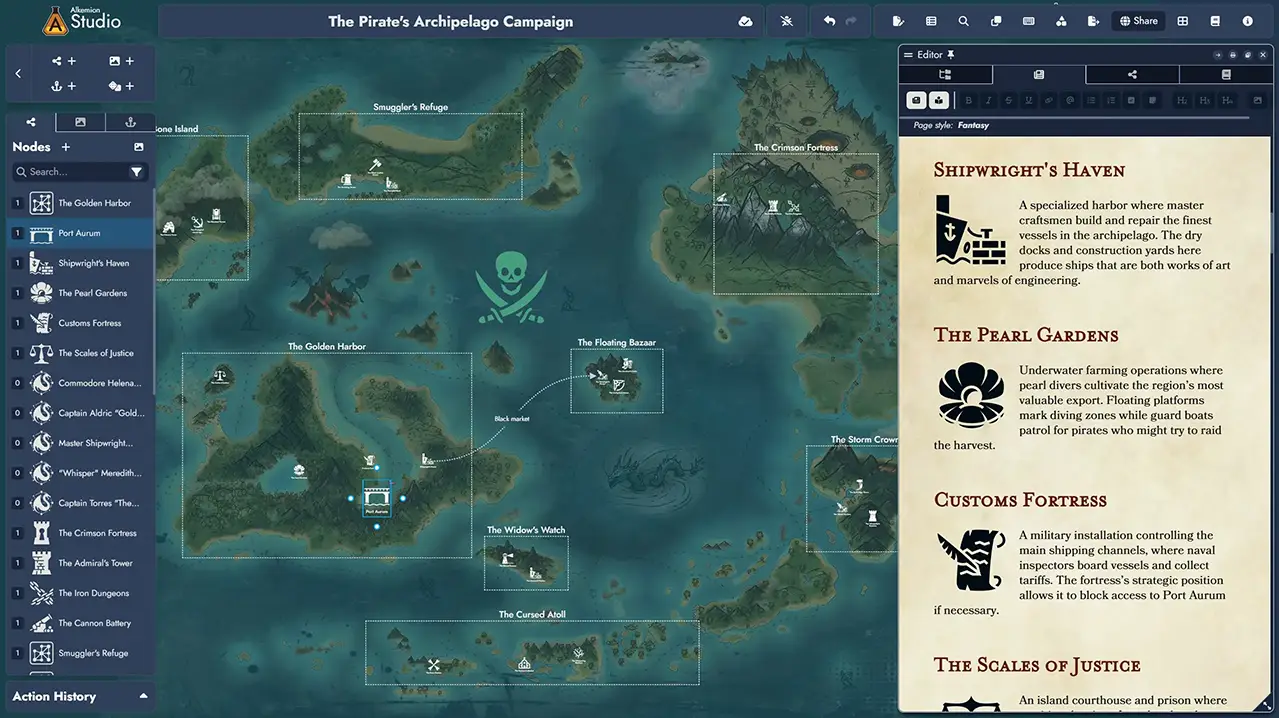The width and height of the screenshot is (1279, 718).
Task: Select The Golden Harbor in the node list
Action: pyautogui.click(x=94, y=203)
